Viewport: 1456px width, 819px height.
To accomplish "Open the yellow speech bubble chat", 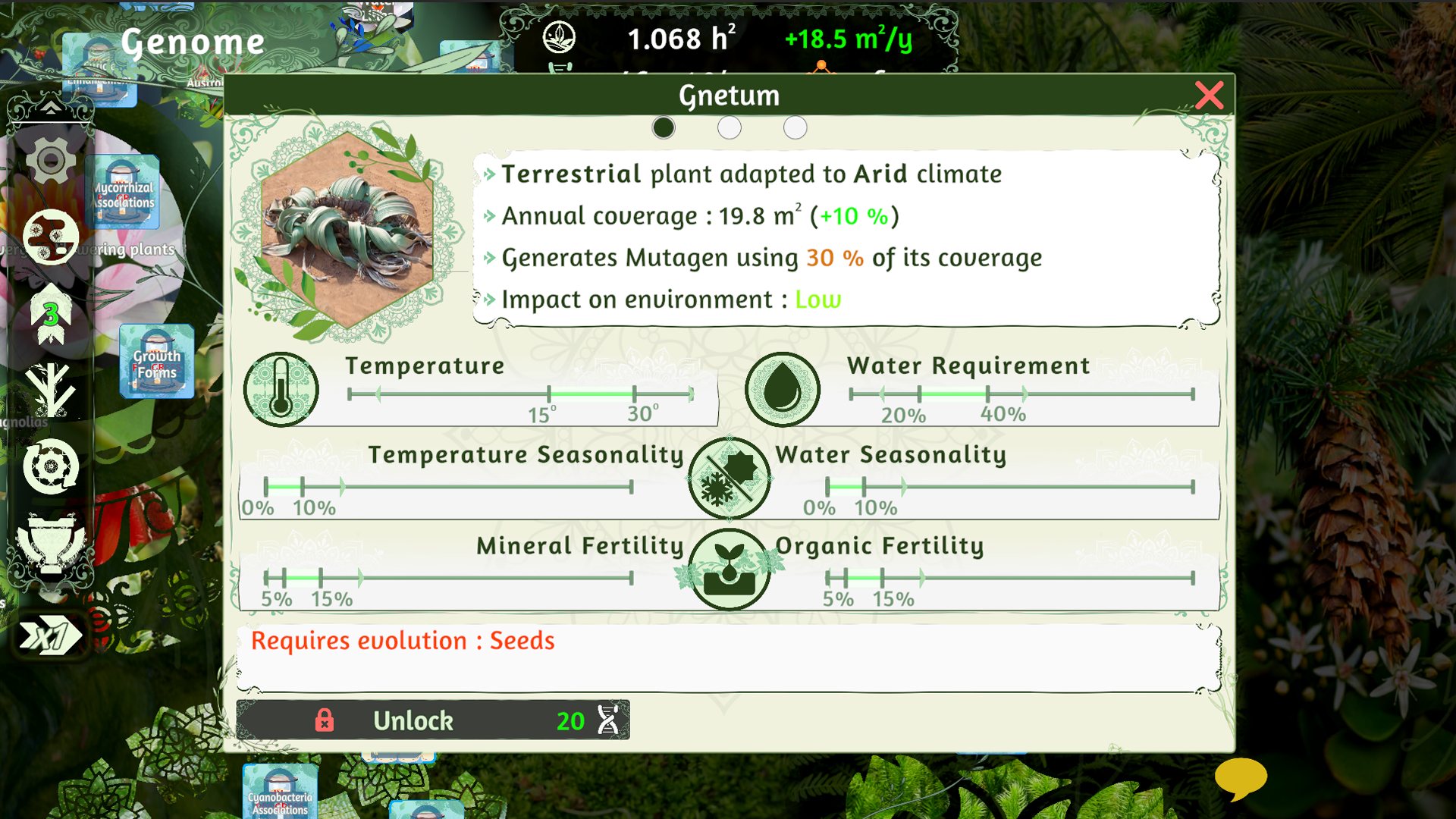I will pyautogui.click(x=1240, y=778).
